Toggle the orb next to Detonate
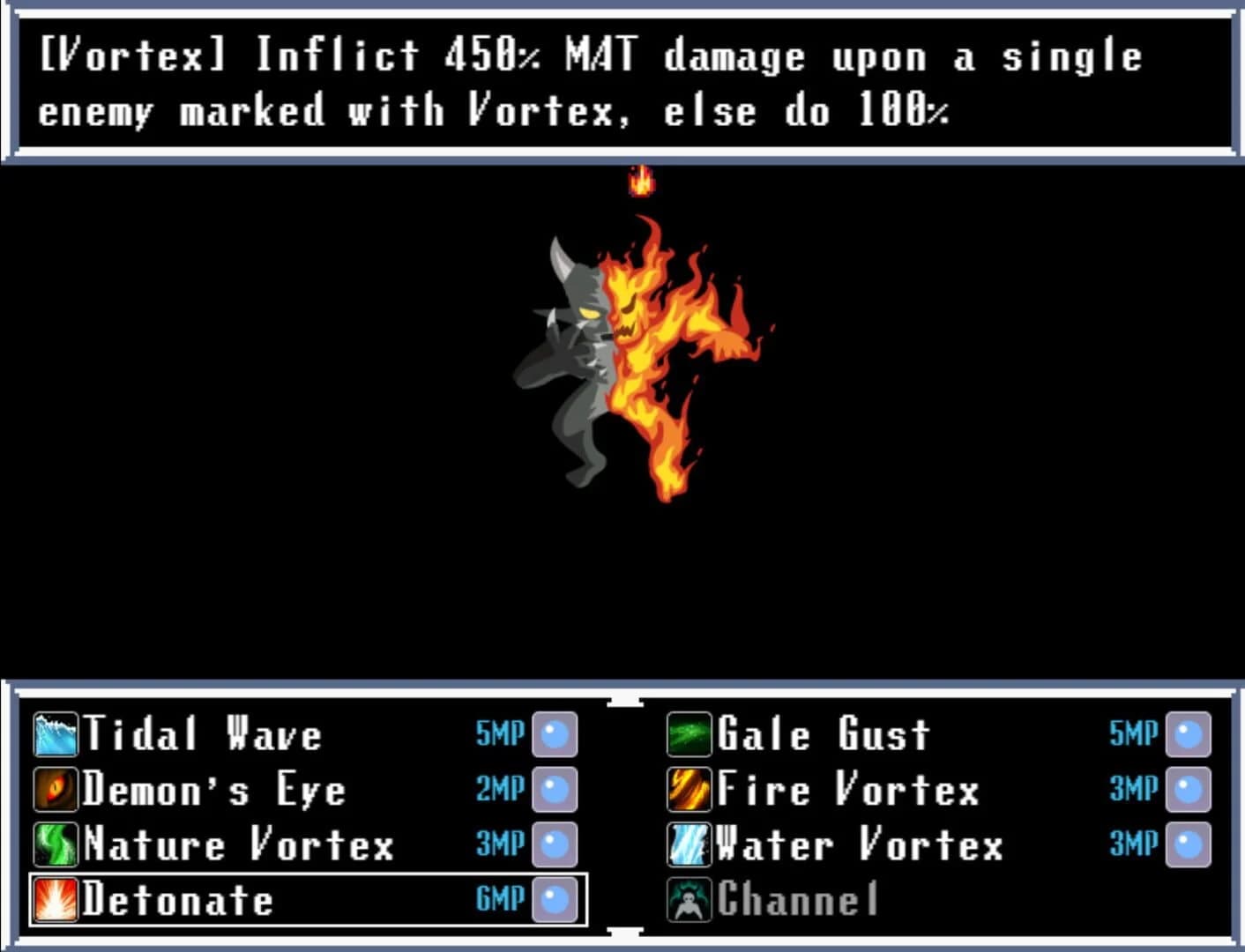 (555, 901)
